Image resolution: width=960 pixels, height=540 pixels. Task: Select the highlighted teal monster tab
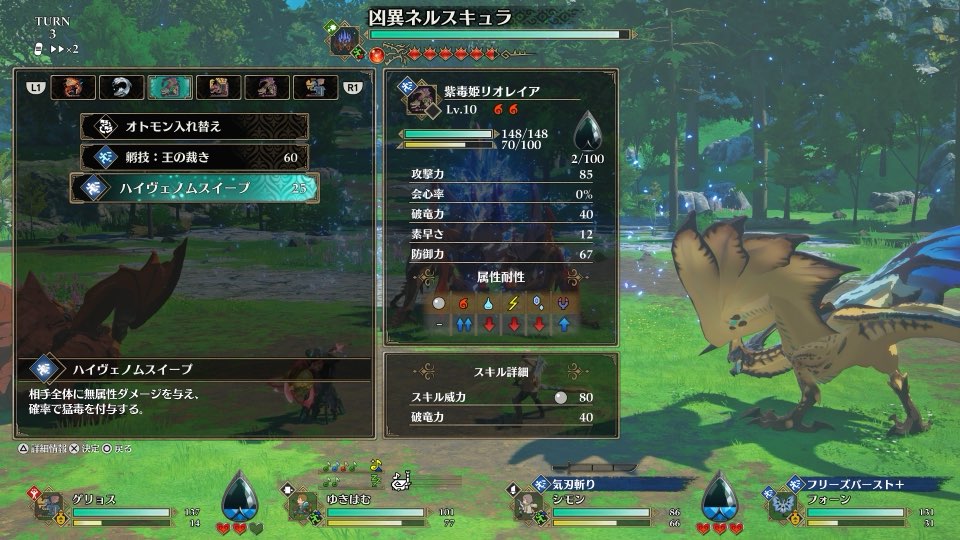pos(170,88)
